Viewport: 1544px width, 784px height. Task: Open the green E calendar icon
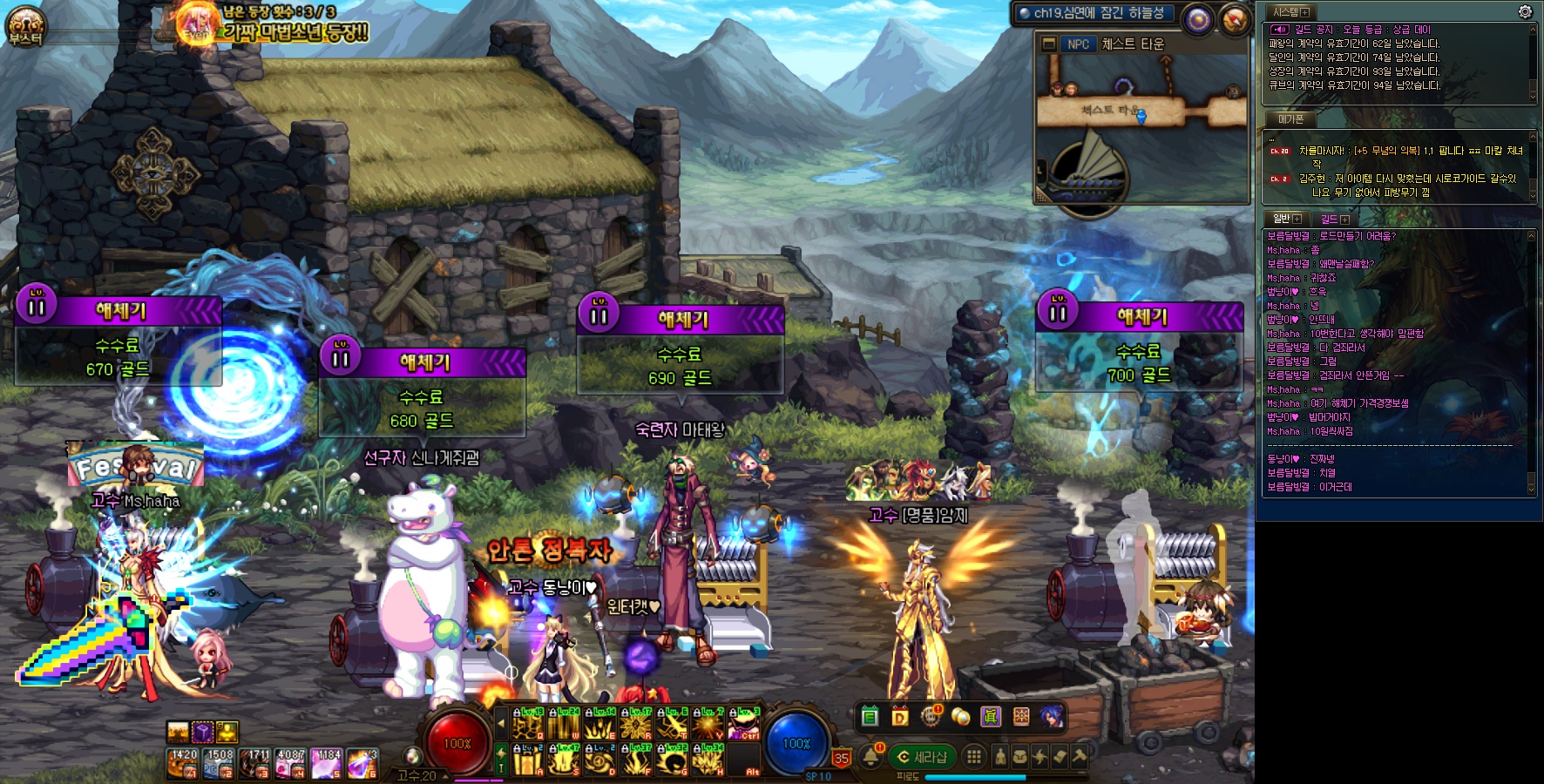click(x=870, y=717)
